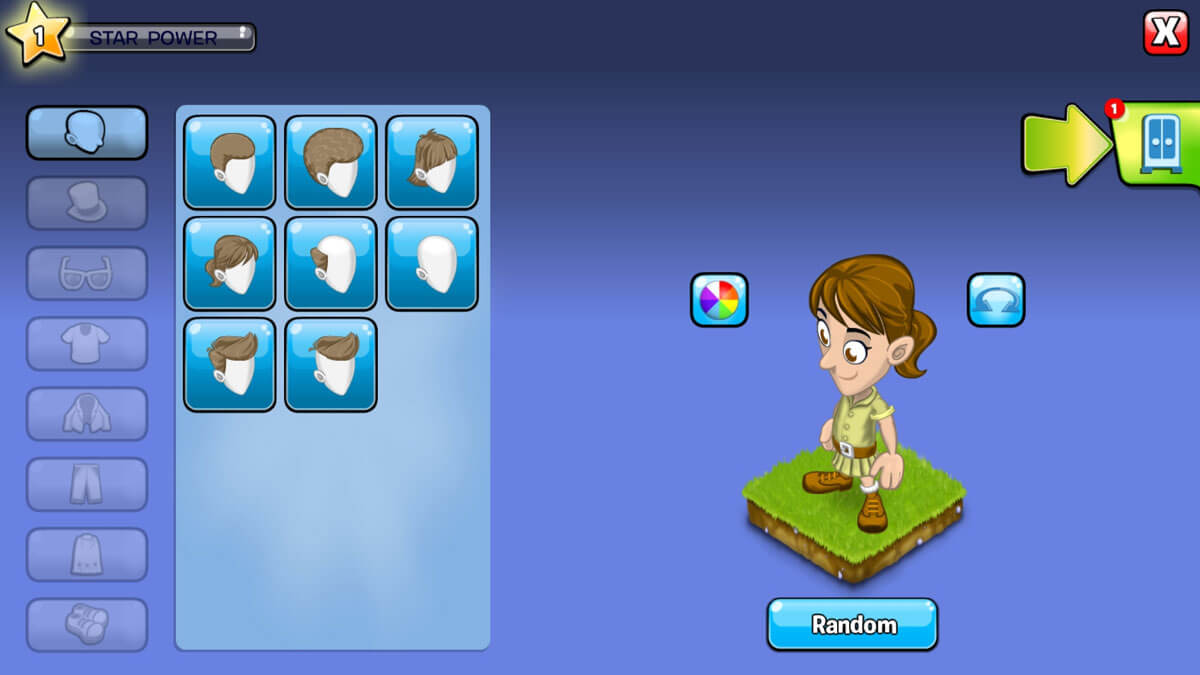Click the Random outfit button
Image resolution: width=1200 pixels, height=675 pixels.
[x=852, y=625]
